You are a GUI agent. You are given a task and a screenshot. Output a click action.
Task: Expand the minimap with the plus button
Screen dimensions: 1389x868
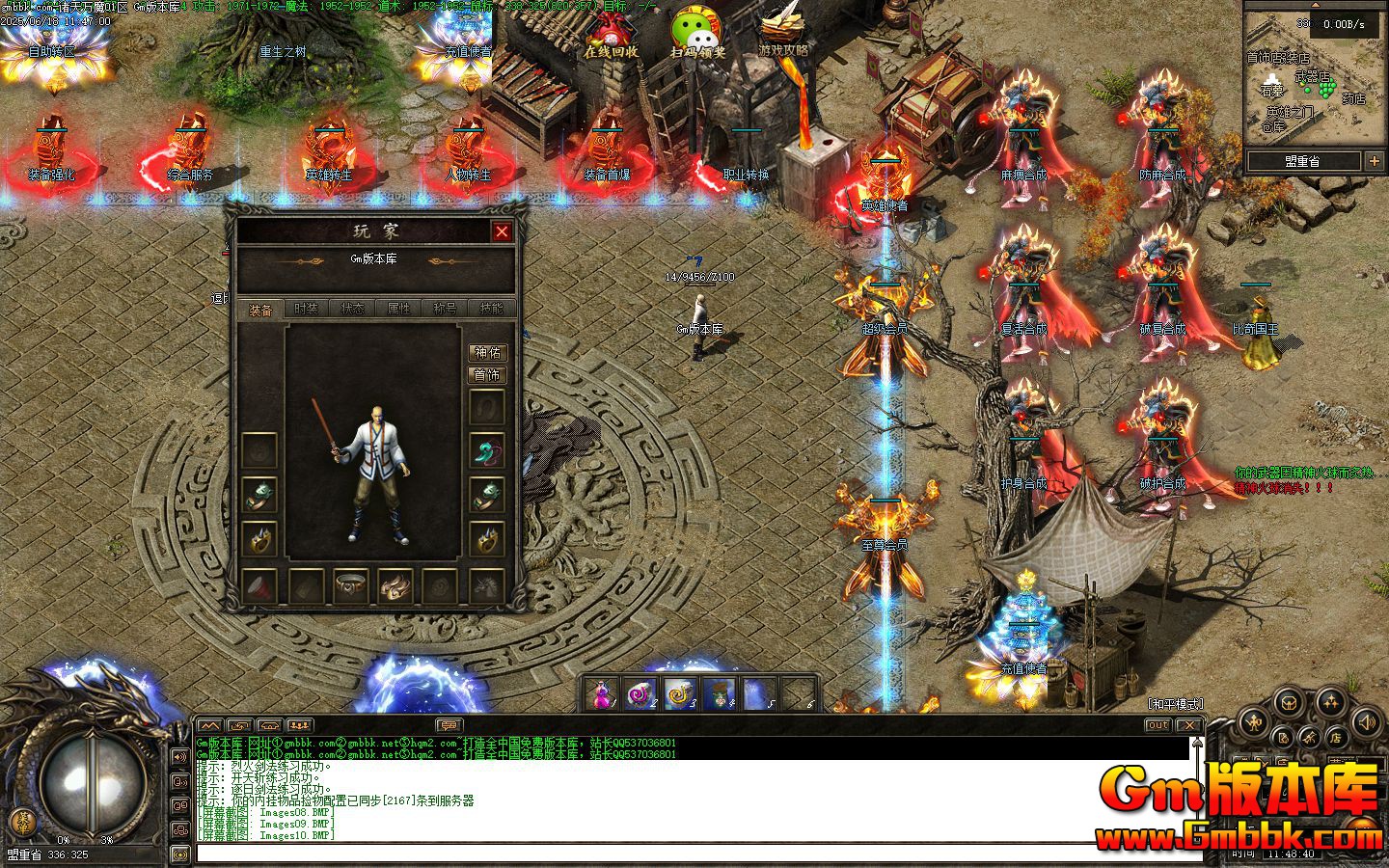(1375, 162)
